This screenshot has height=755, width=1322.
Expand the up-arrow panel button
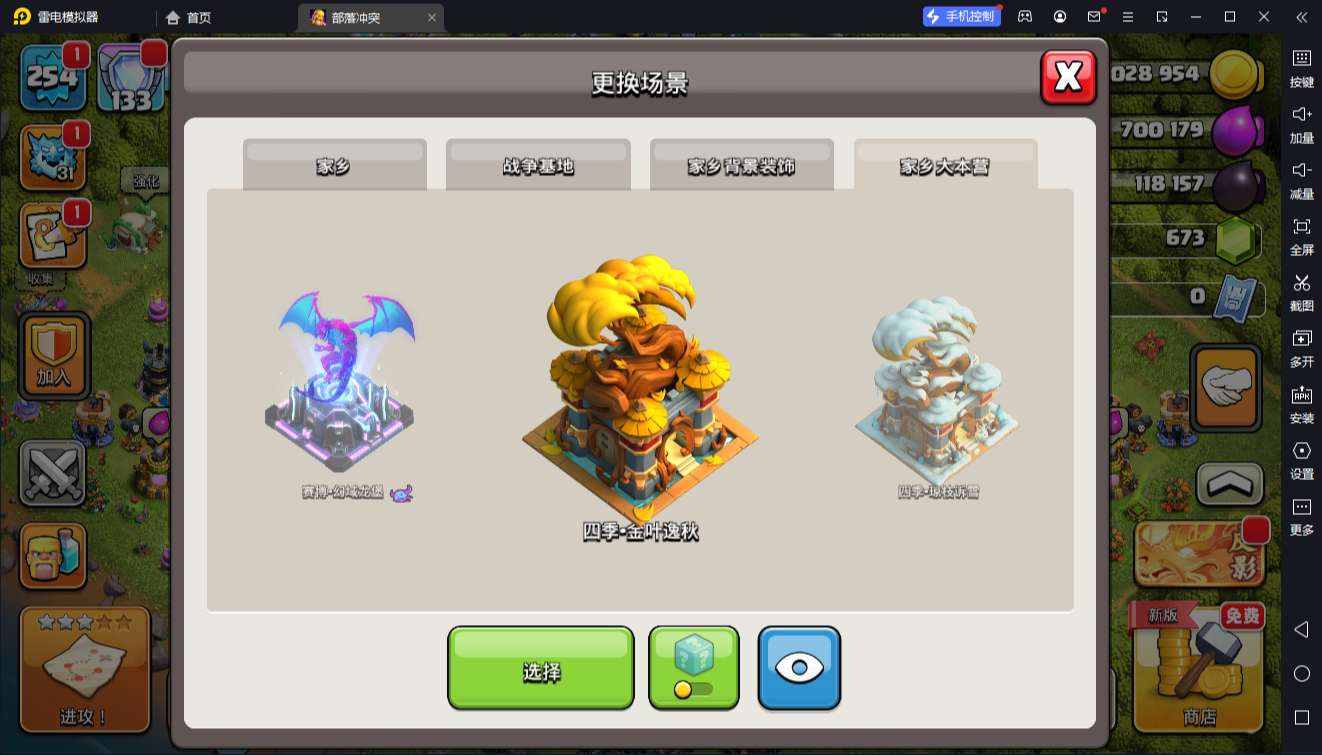click(1229, 485)
